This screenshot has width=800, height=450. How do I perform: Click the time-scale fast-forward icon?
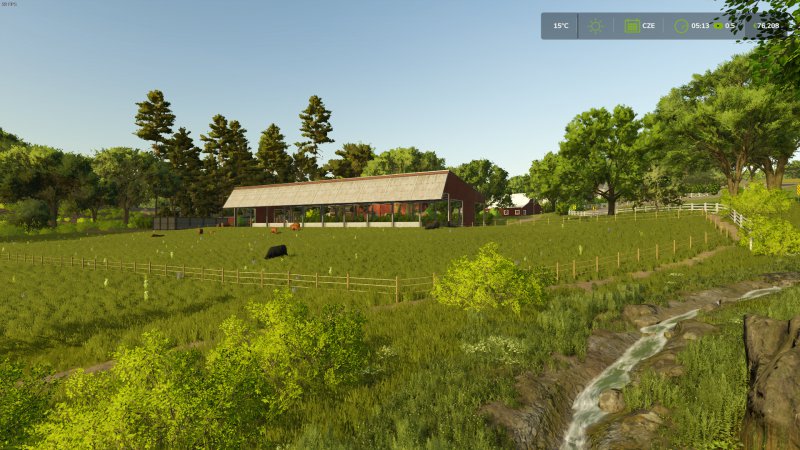716,26
